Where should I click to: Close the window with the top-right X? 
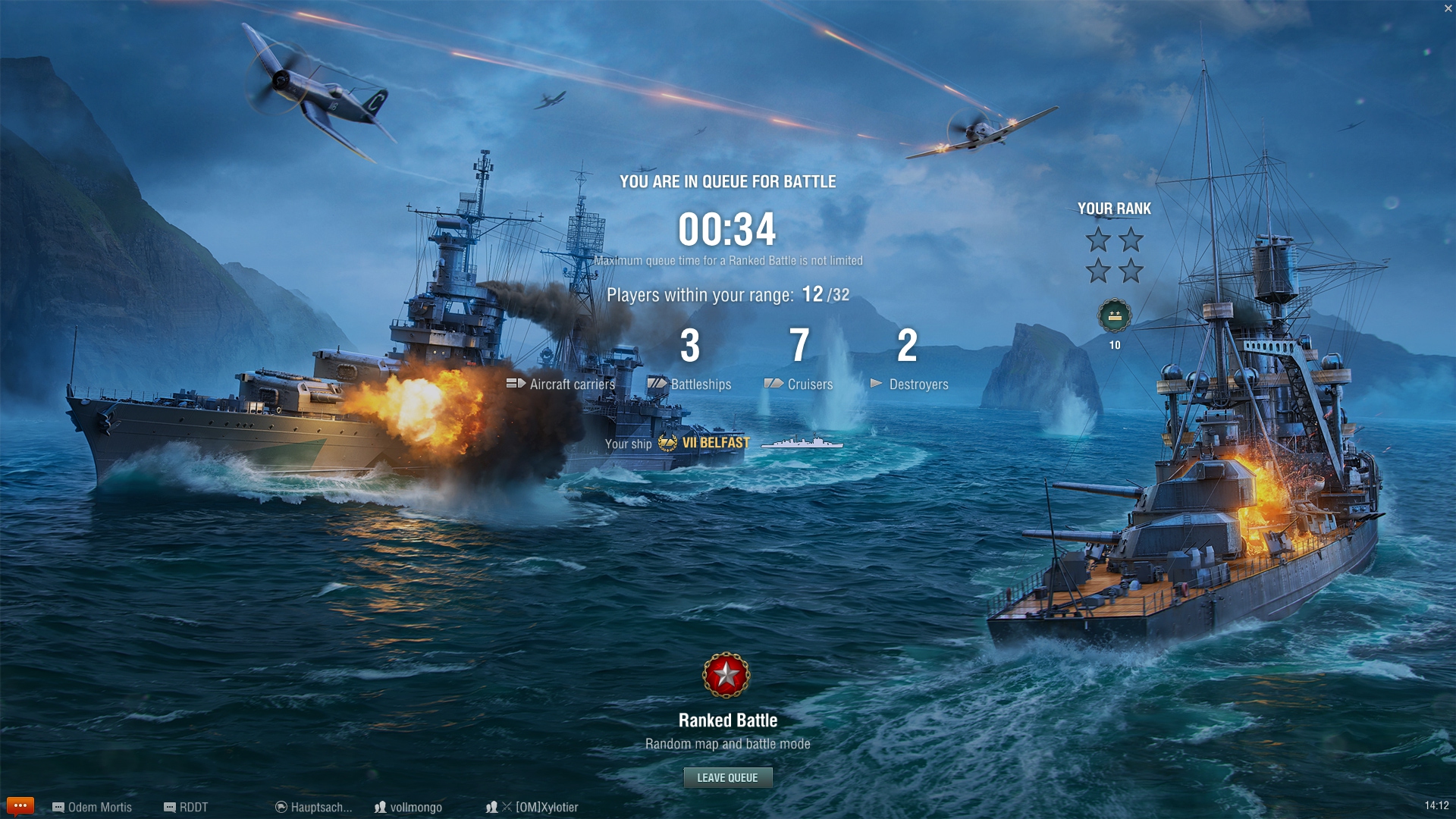[1448, 8]
